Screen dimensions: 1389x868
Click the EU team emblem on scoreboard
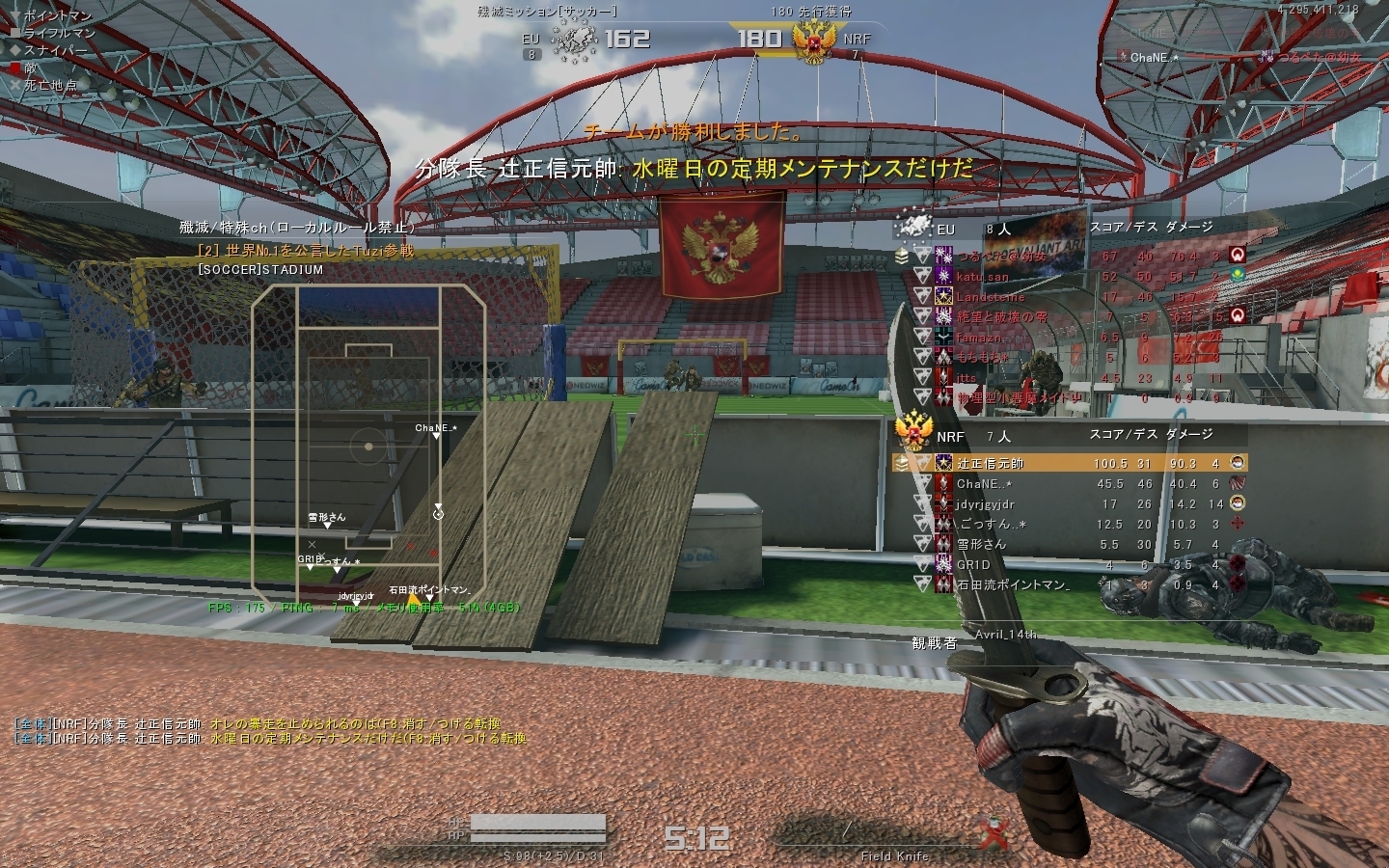912,228
